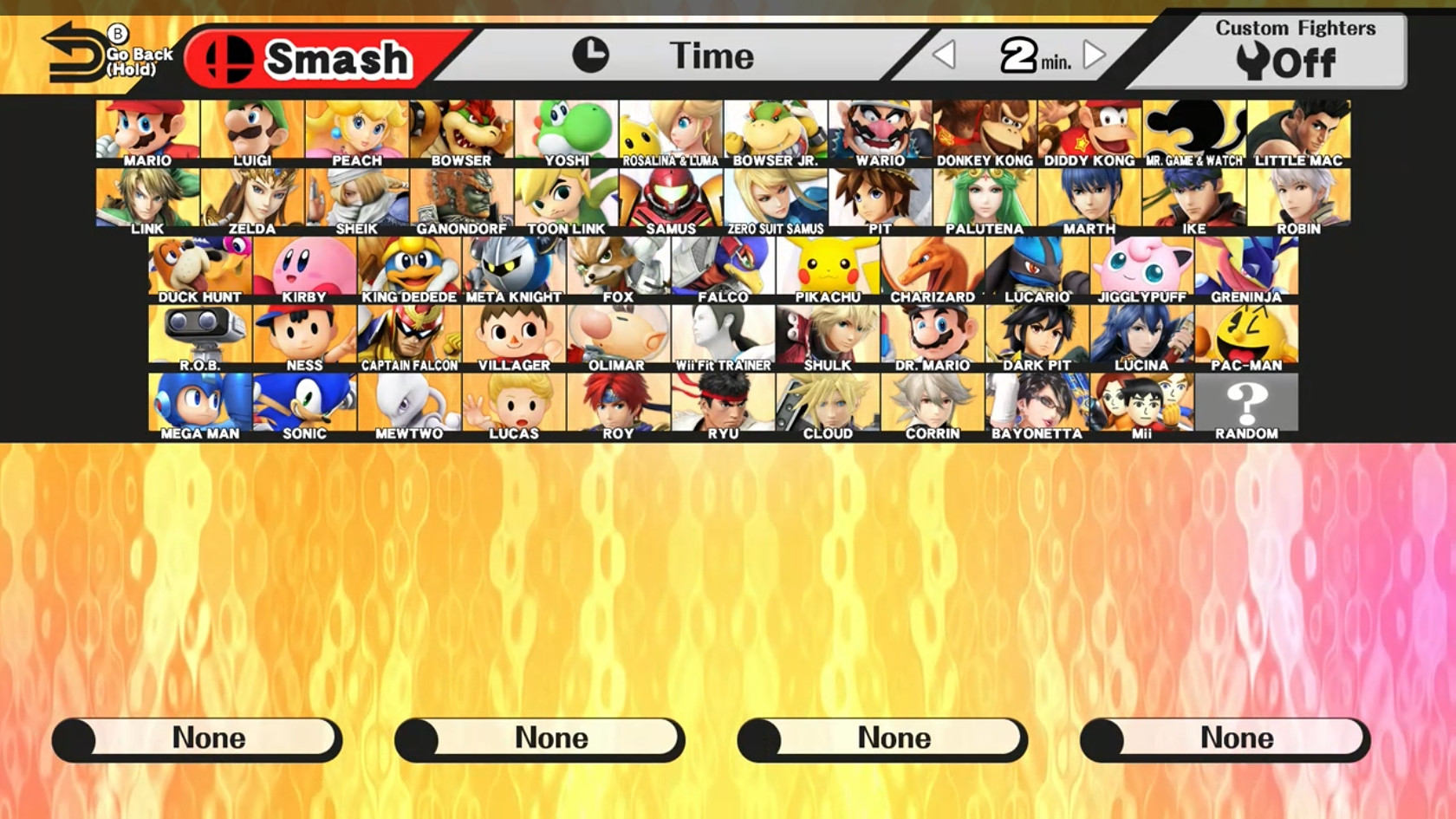Open the rightmost None name tag

1225,738
